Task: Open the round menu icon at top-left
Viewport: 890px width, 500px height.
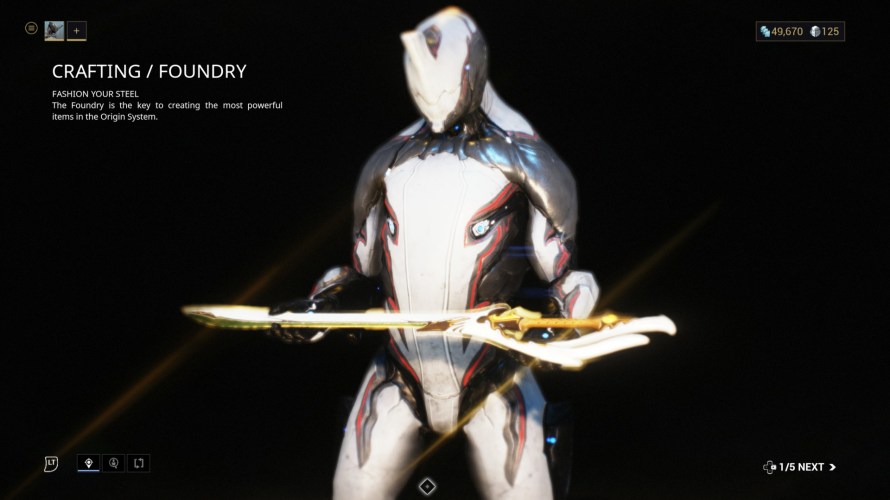Action: click(31, 29)
